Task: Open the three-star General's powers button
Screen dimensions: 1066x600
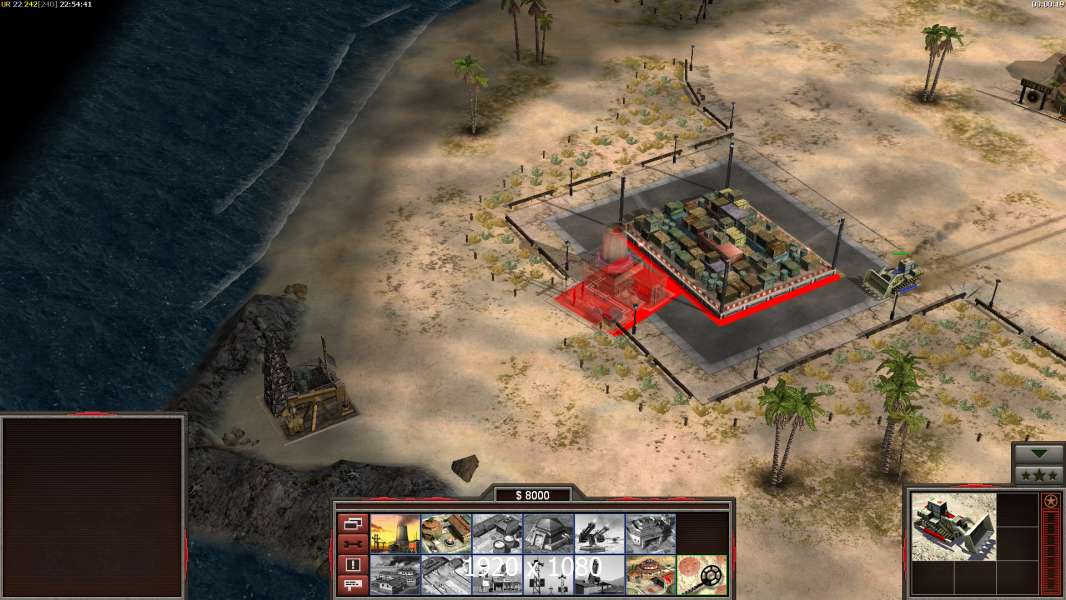Action: click(1038, 475)
